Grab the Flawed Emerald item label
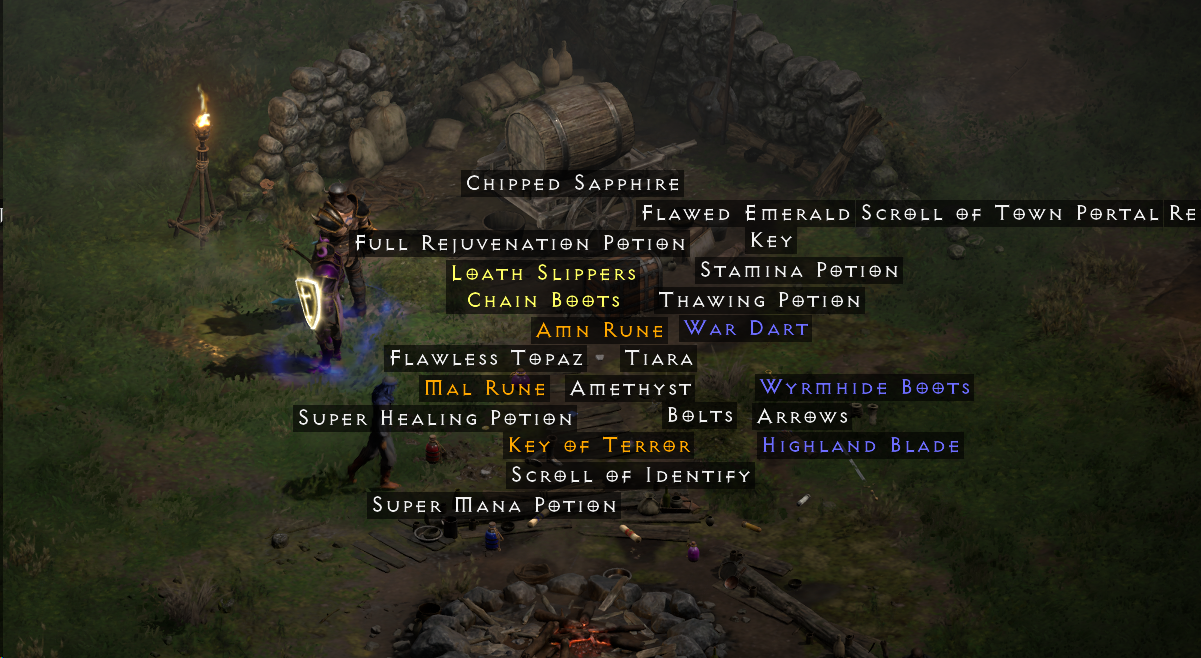The height and width of the screenshot is (658, 1201). tap(746, 214)
